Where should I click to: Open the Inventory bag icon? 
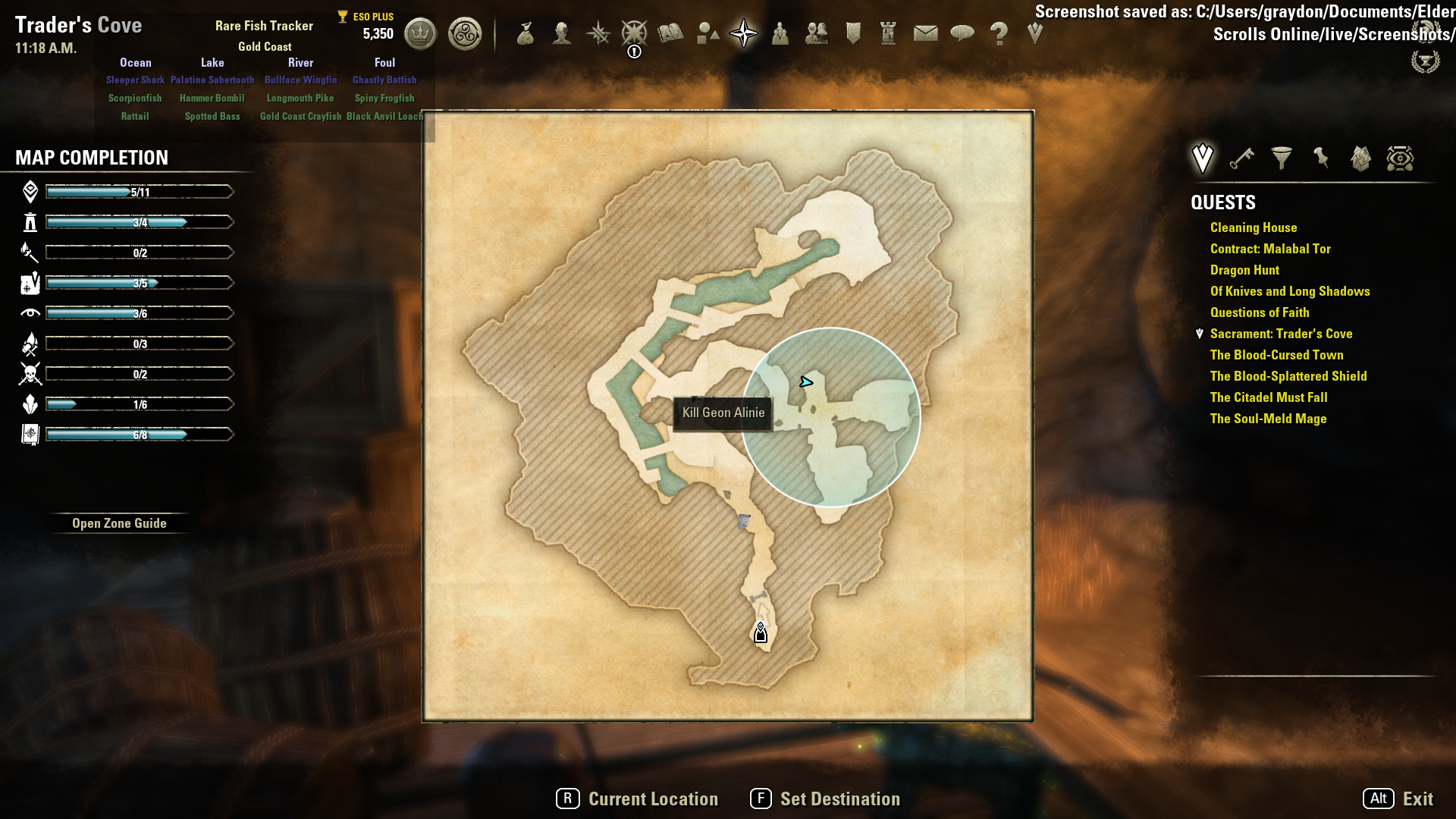pyautogui.click(x=525, y=33)
